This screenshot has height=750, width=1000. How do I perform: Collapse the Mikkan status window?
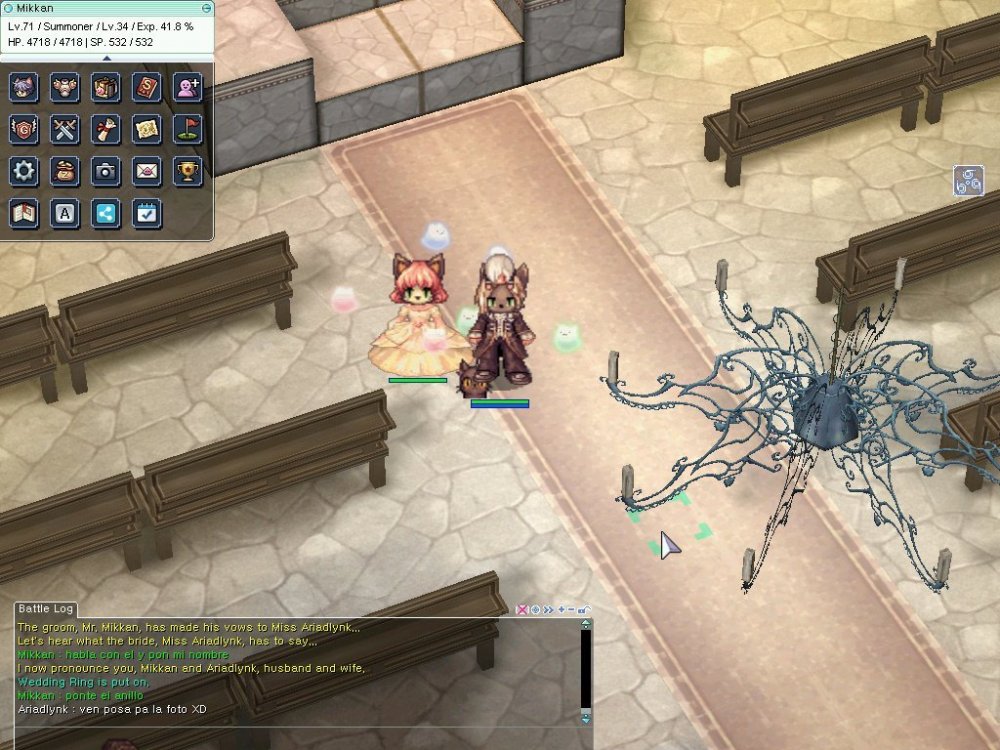pos(206,8)
